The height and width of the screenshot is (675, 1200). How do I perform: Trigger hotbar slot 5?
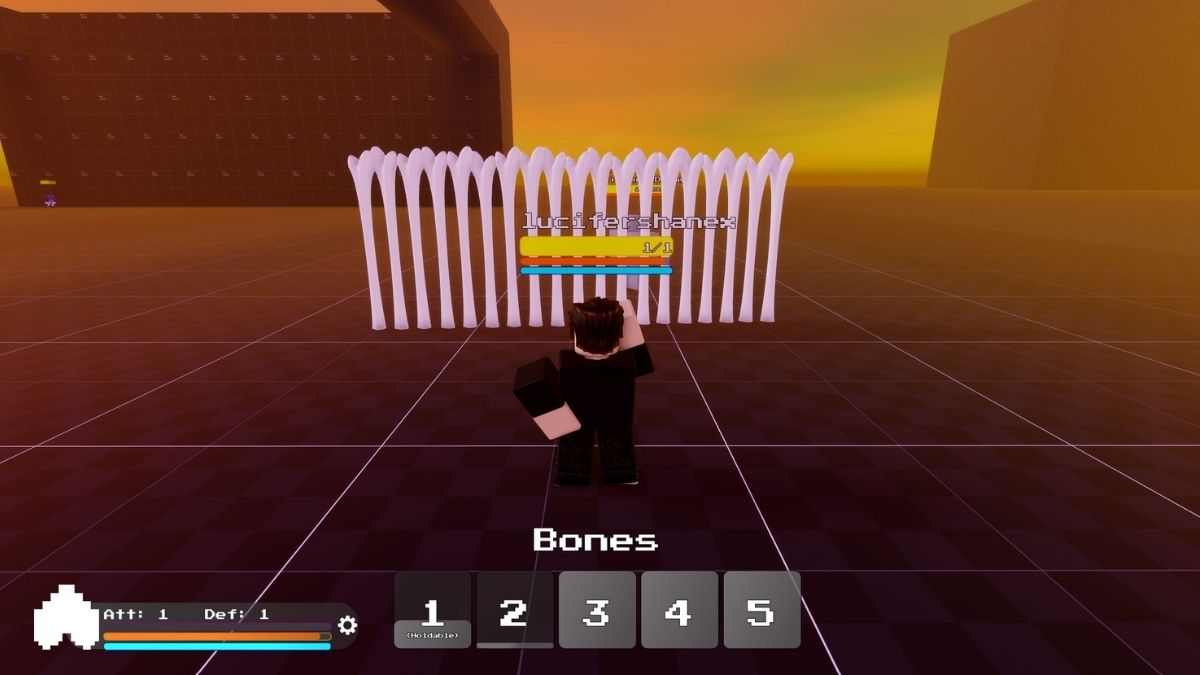[x=762, y=610]
